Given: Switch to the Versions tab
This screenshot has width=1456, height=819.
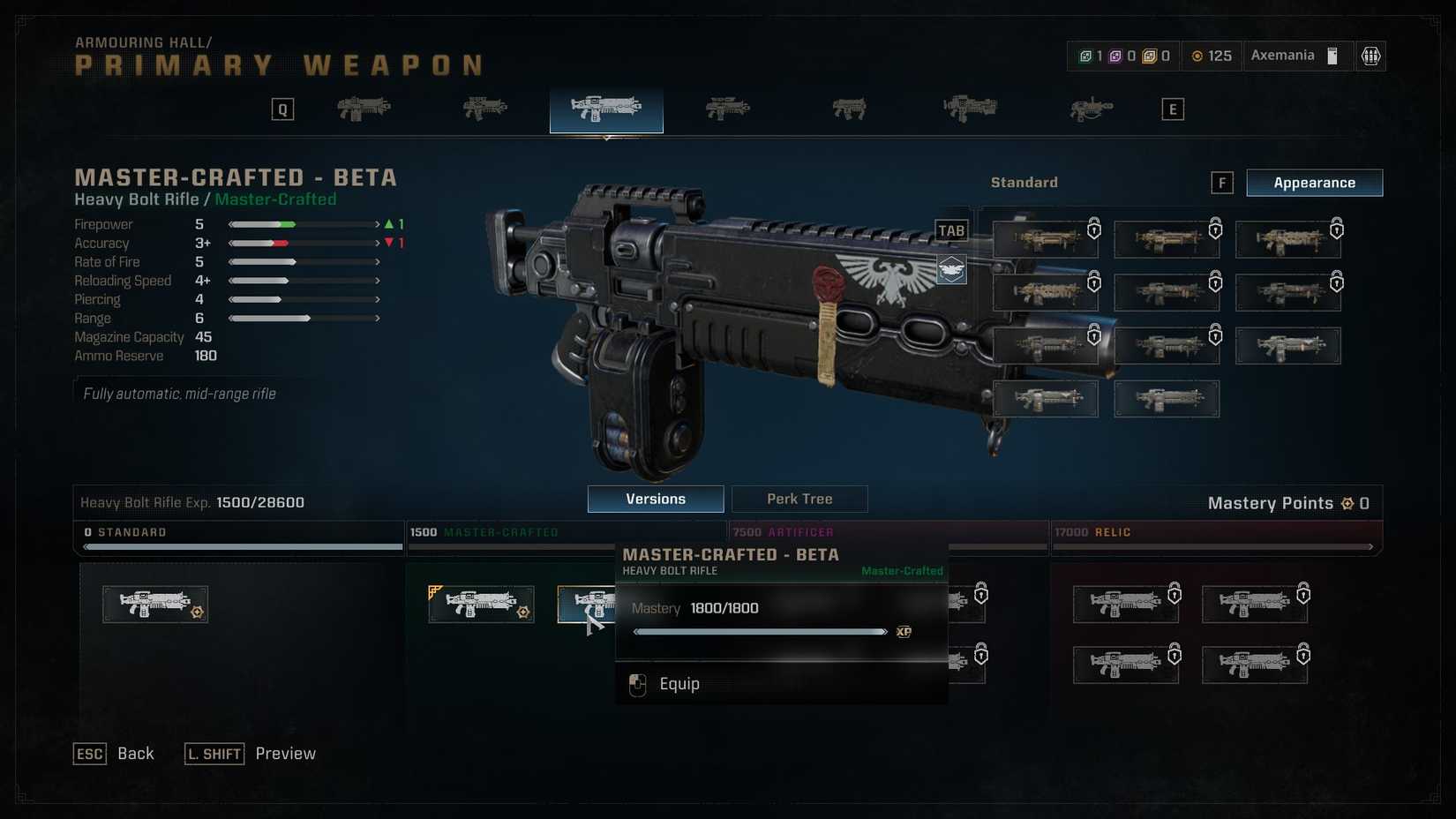Looking at the screenshot, I should [655, 499].
